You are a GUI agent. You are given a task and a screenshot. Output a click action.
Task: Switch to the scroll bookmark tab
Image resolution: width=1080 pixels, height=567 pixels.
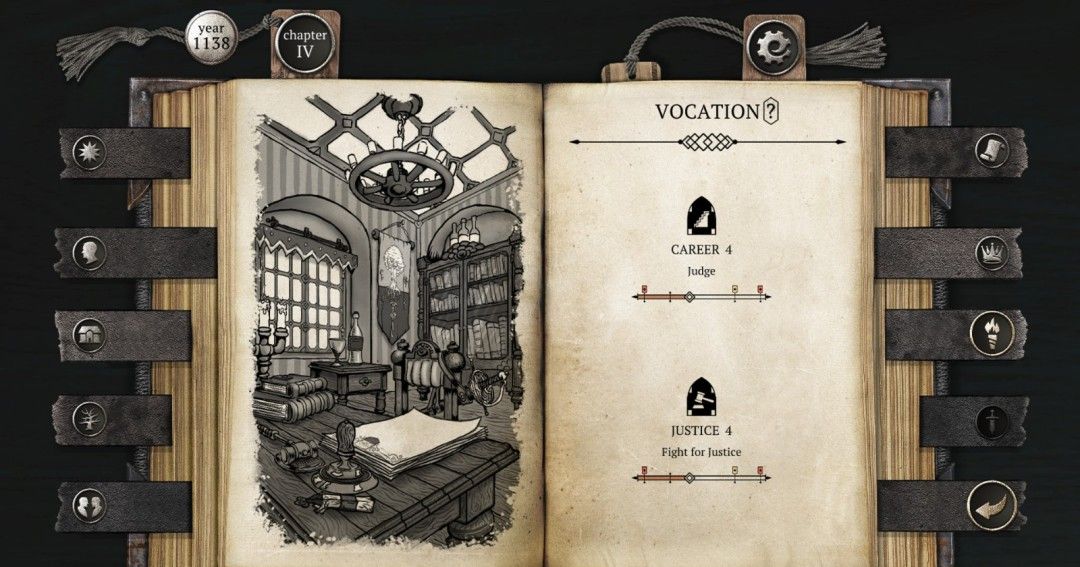pos(991,151)
